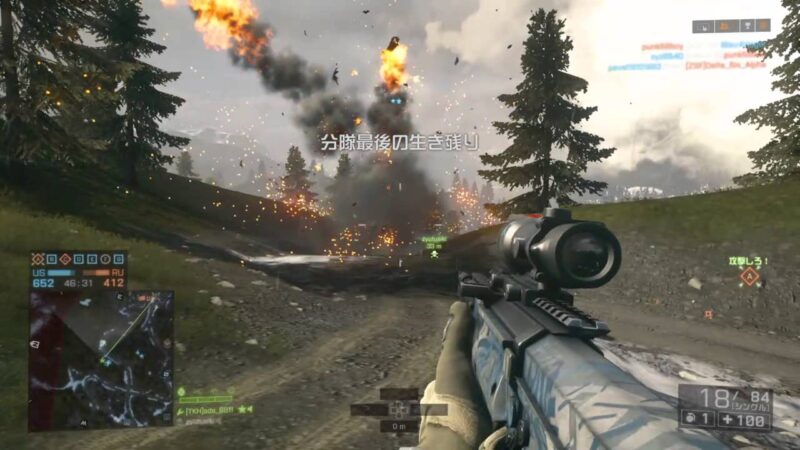The width and height of the screenshot is (800, 450).
Task: Click the d-pad commo rose widget
Action: point(401,409)
